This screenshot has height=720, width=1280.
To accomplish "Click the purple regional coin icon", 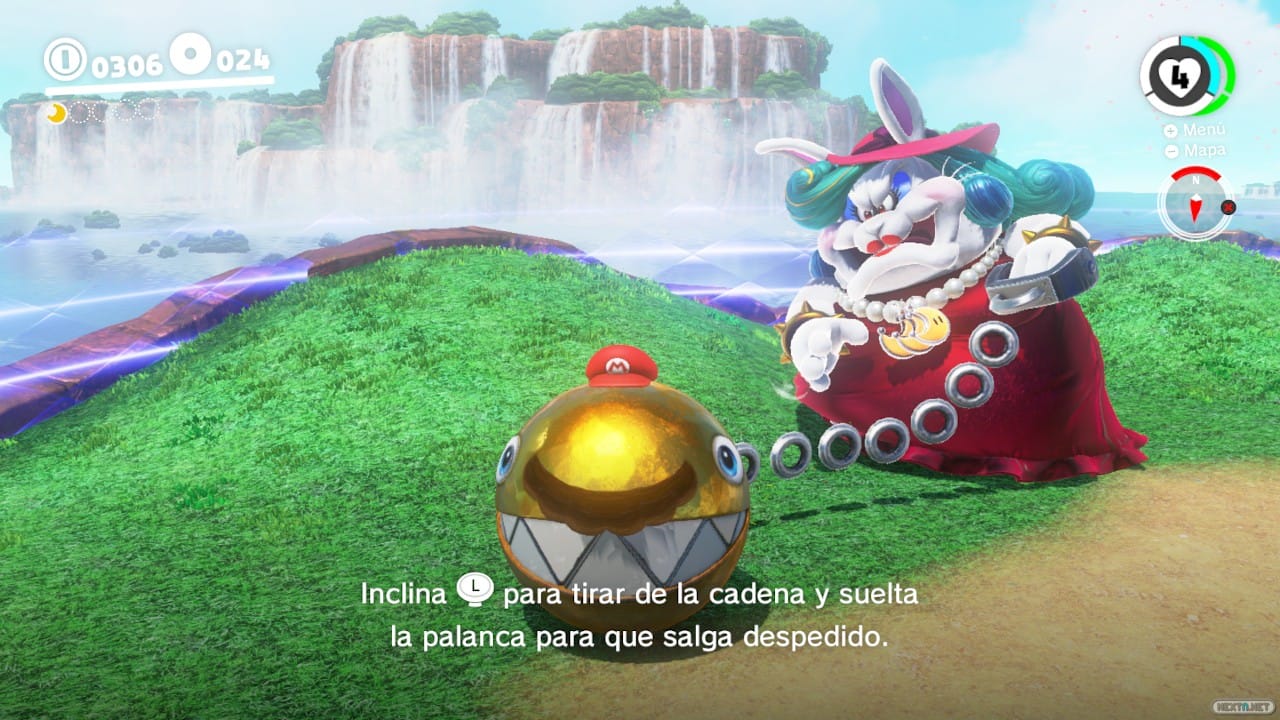I will click(189, 52).
